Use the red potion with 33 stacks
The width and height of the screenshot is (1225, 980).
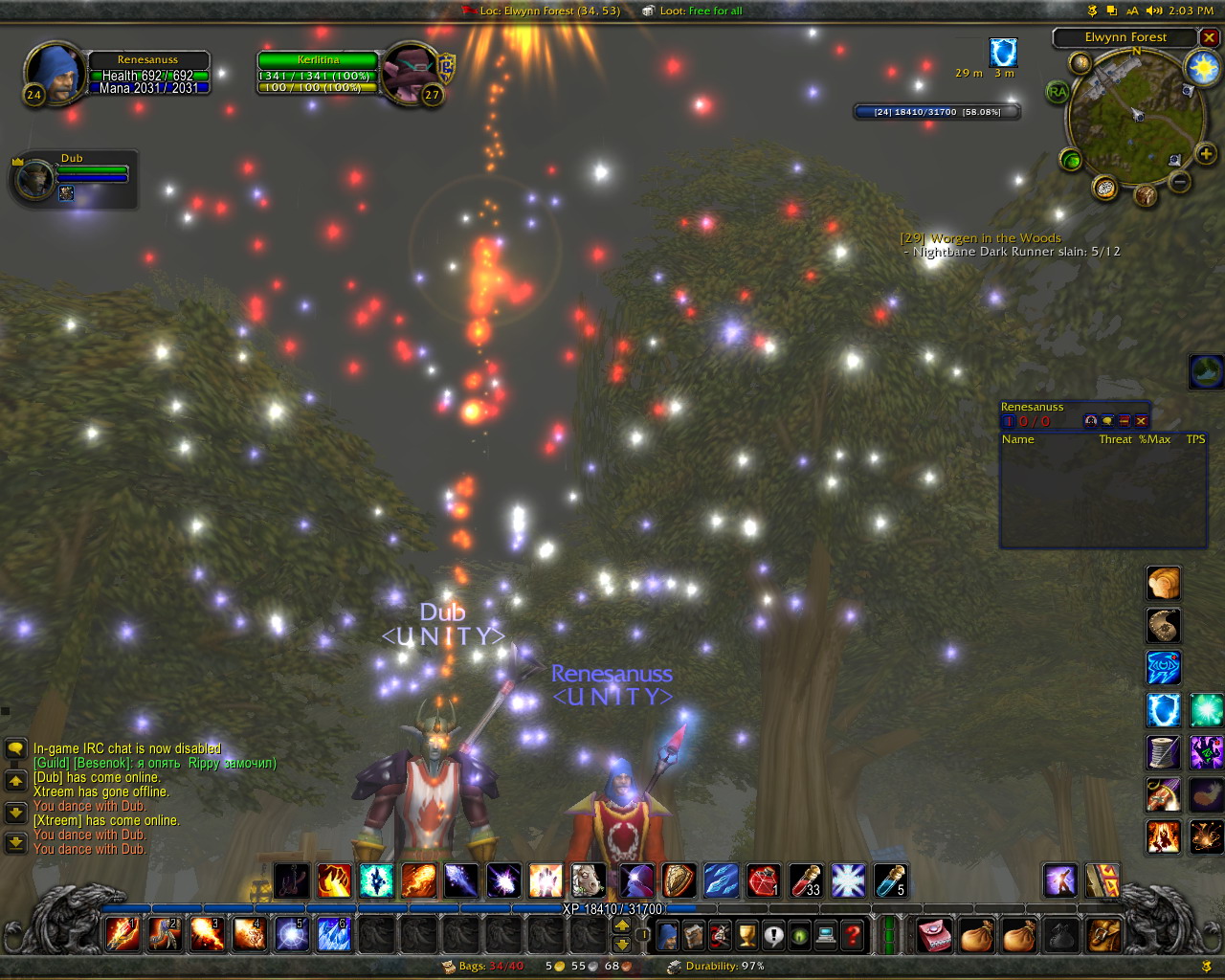click(806, 880)
